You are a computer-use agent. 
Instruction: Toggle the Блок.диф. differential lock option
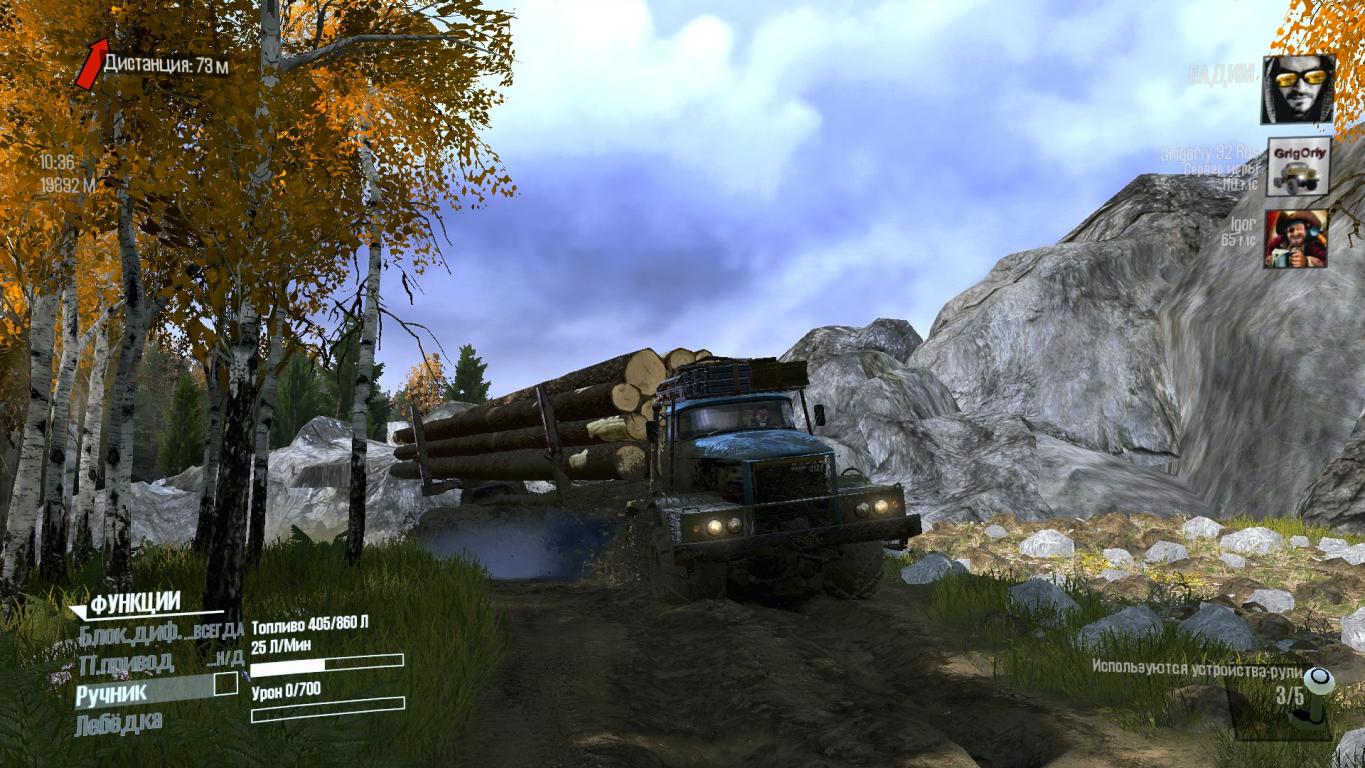[x=131, y=632]
